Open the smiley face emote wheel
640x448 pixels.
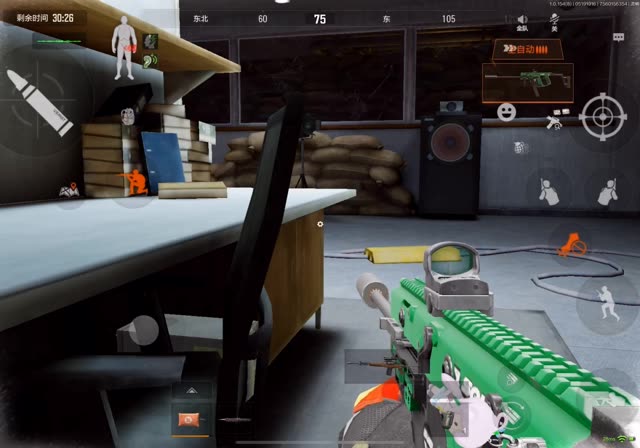point(505,110)
